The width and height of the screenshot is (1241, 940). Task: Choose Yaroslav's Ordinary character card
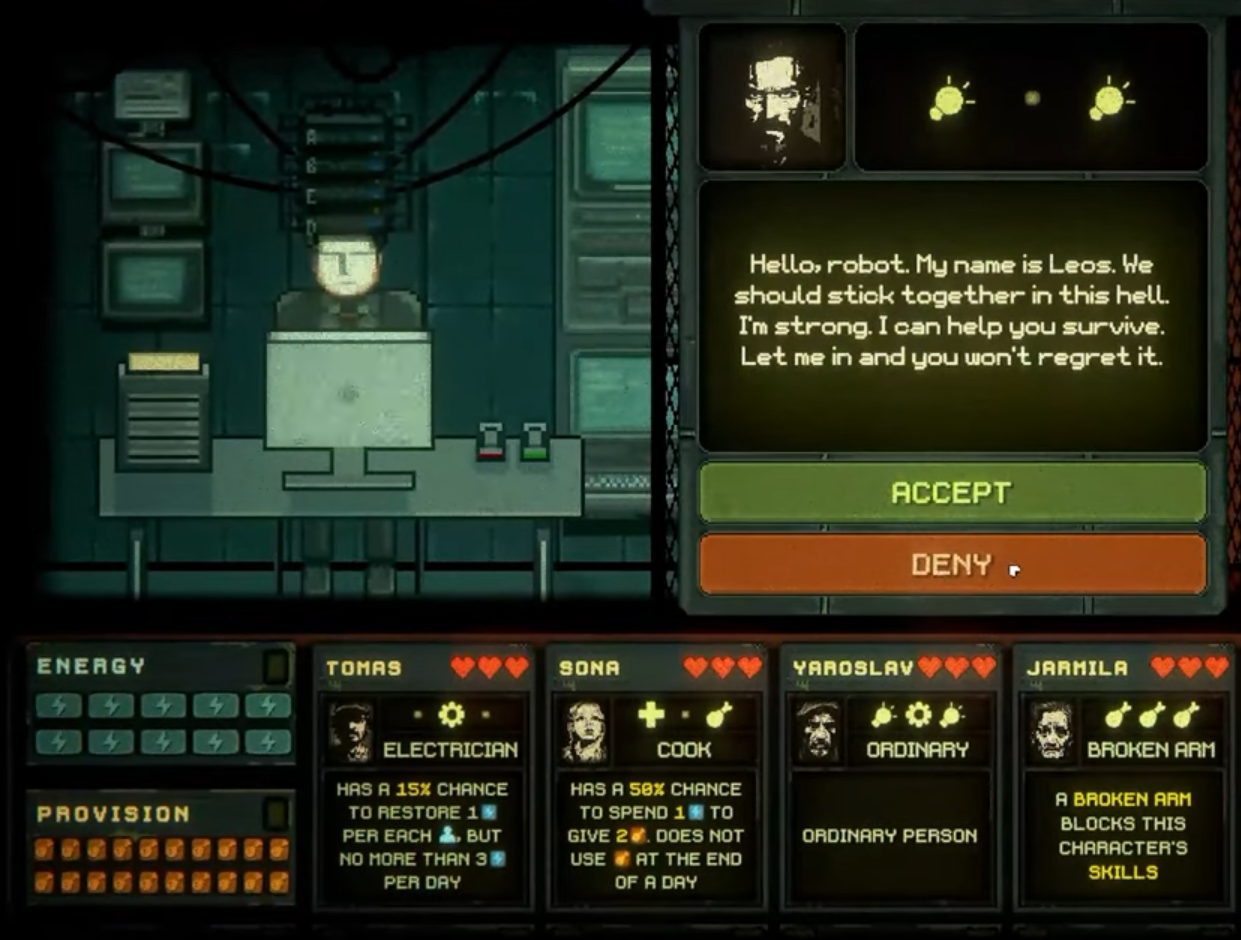[x=889, y=778]
